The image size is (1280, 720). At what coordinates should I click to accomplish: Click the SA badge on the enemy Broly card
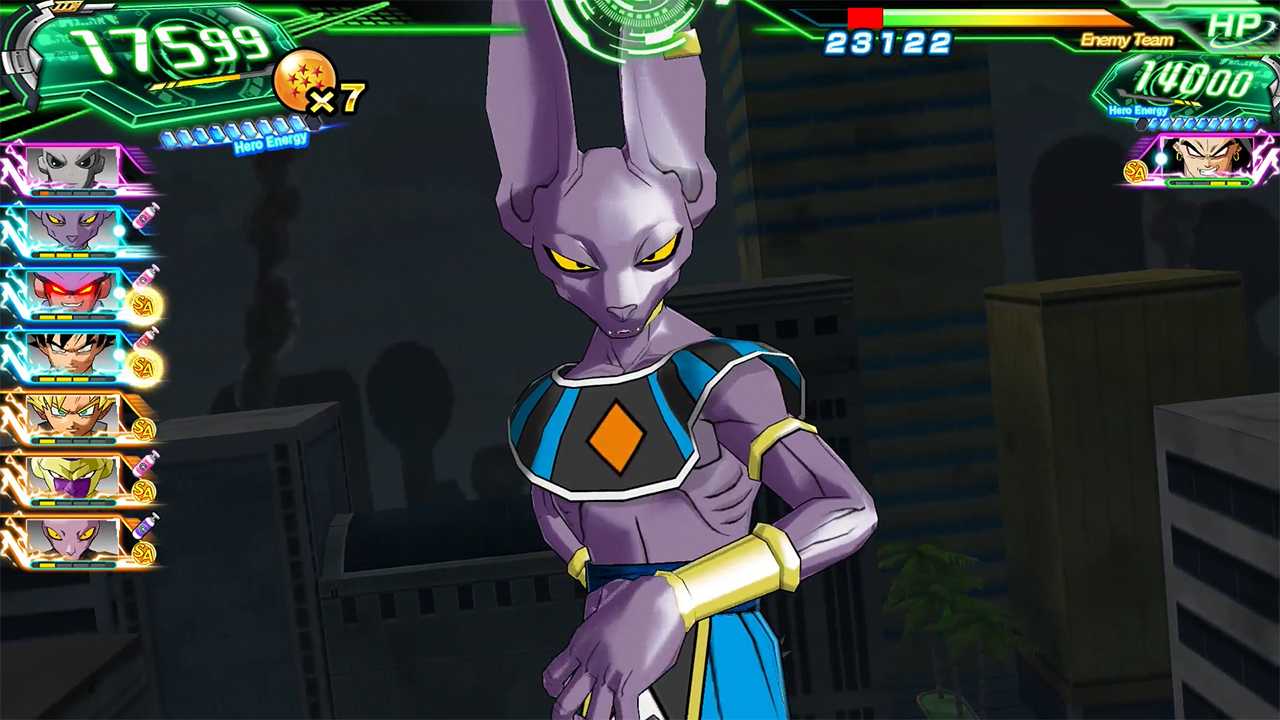1135,170
